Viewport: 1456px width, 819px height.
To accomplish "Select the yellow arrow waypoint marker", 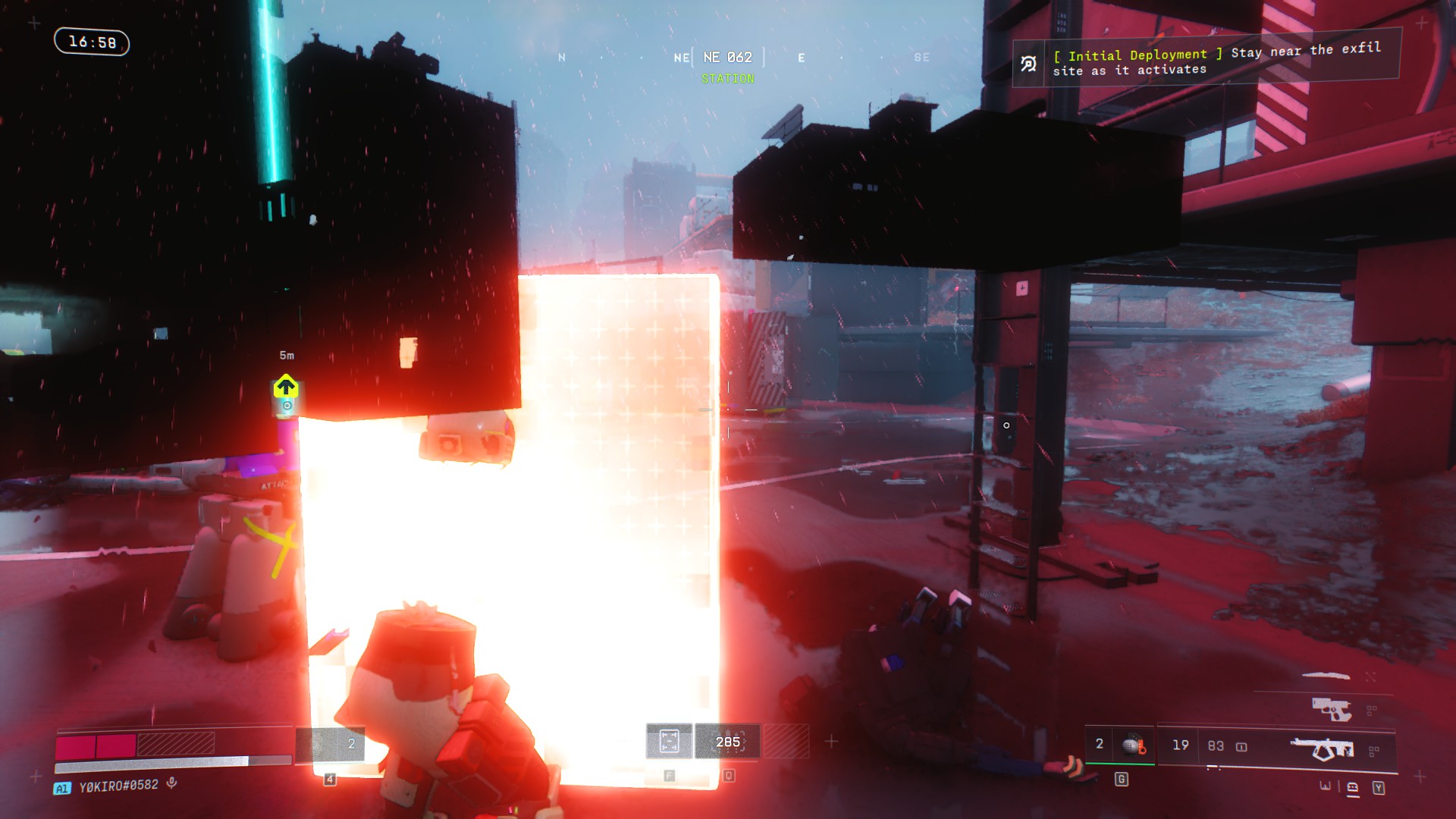I will 285,388.
